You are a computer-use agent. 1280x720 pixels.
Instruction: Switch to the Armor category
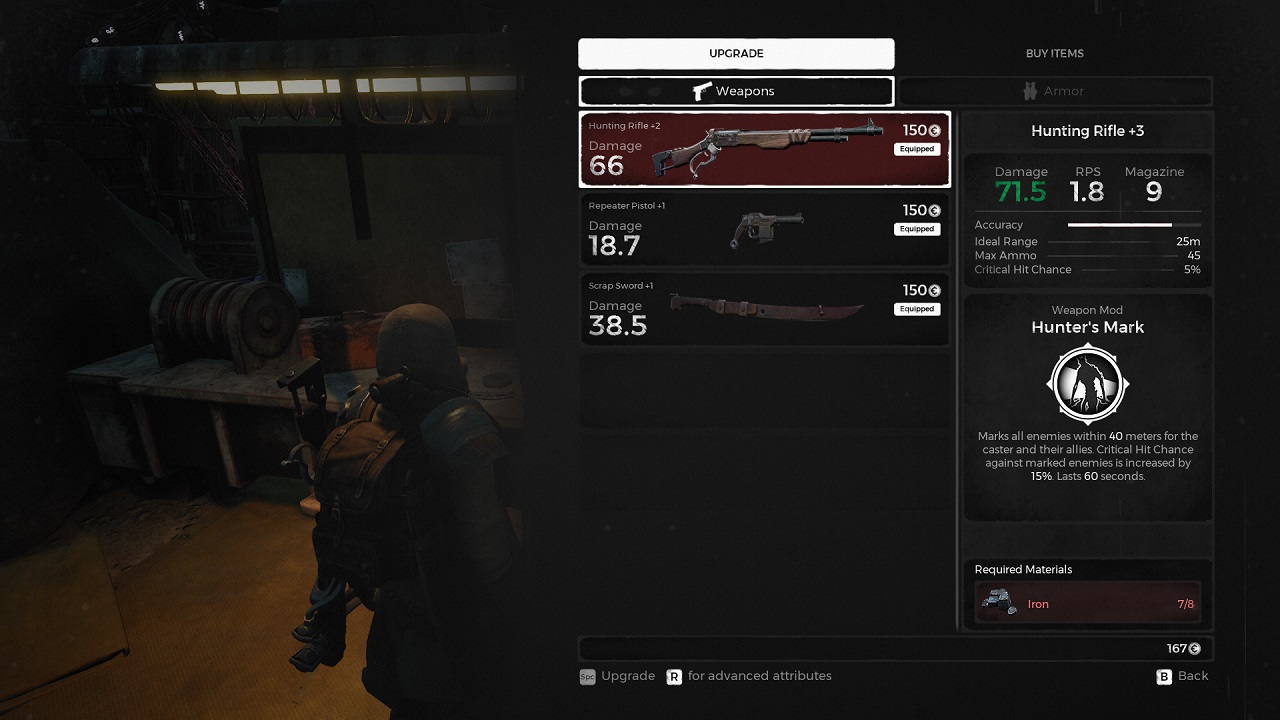tap(1055, 91)
